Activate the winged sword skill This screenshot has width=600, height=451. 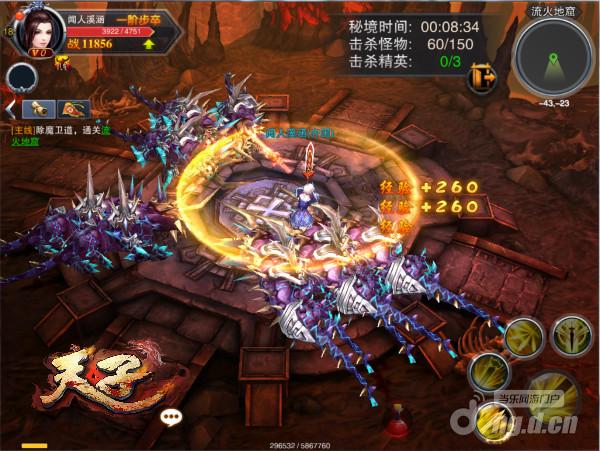pos(573,335)
